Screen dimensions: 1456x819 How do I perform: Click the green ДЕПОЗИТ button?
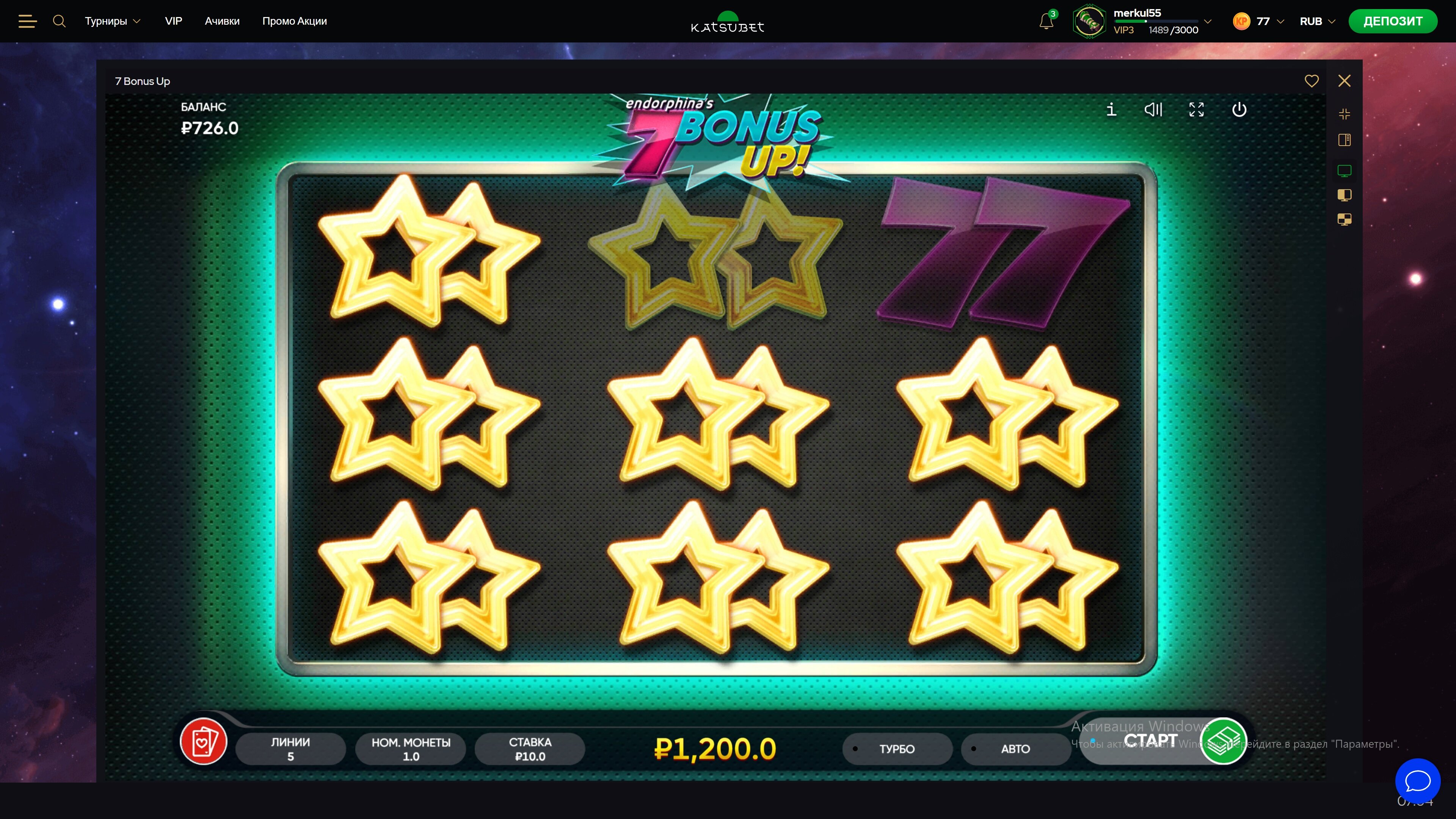[1393, 22]
